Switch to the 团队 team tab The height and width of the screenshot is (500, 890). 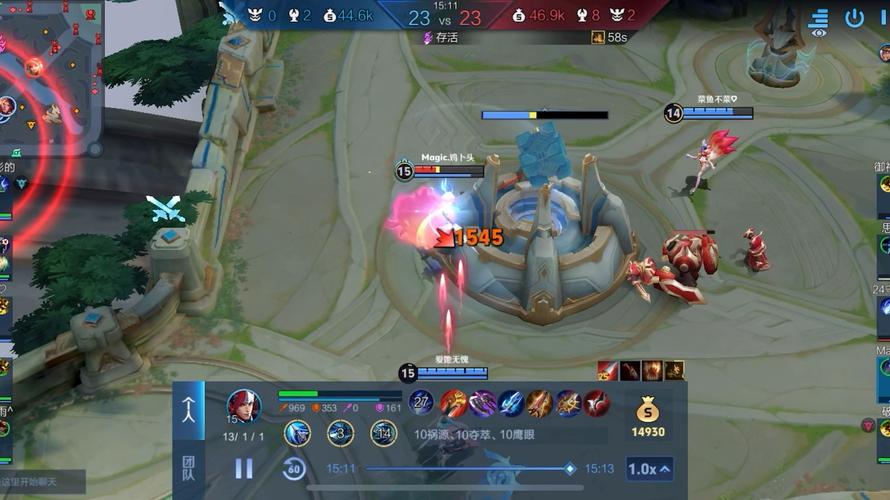[188, 468]
